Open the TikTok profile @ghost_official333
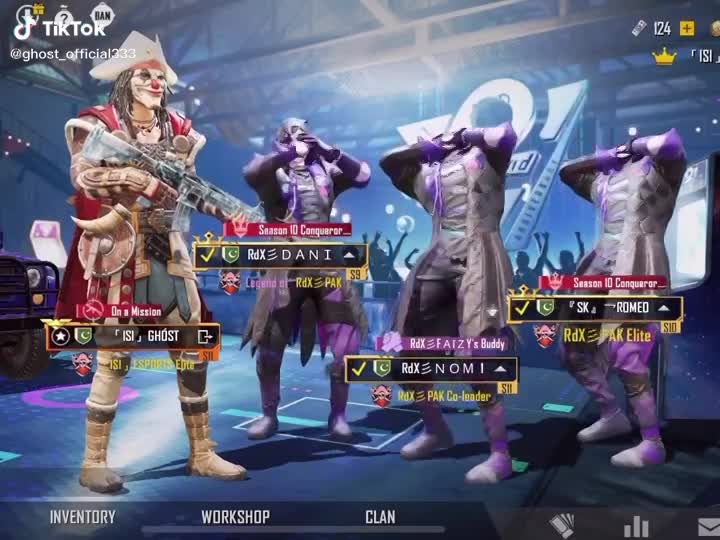720x540 pixels. [73, 52]
